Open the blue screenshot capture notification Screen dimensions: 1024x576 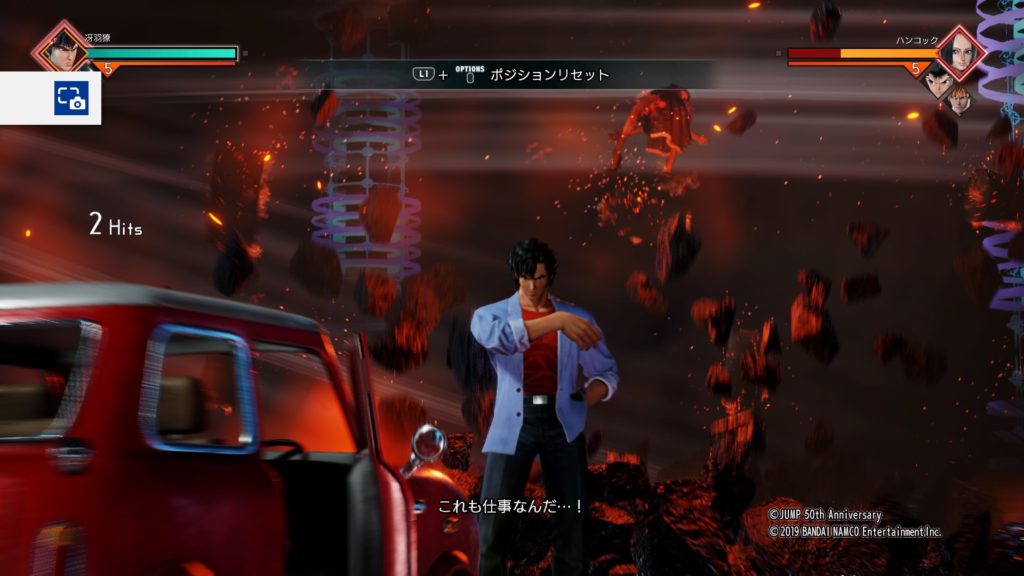click(71, 97)
